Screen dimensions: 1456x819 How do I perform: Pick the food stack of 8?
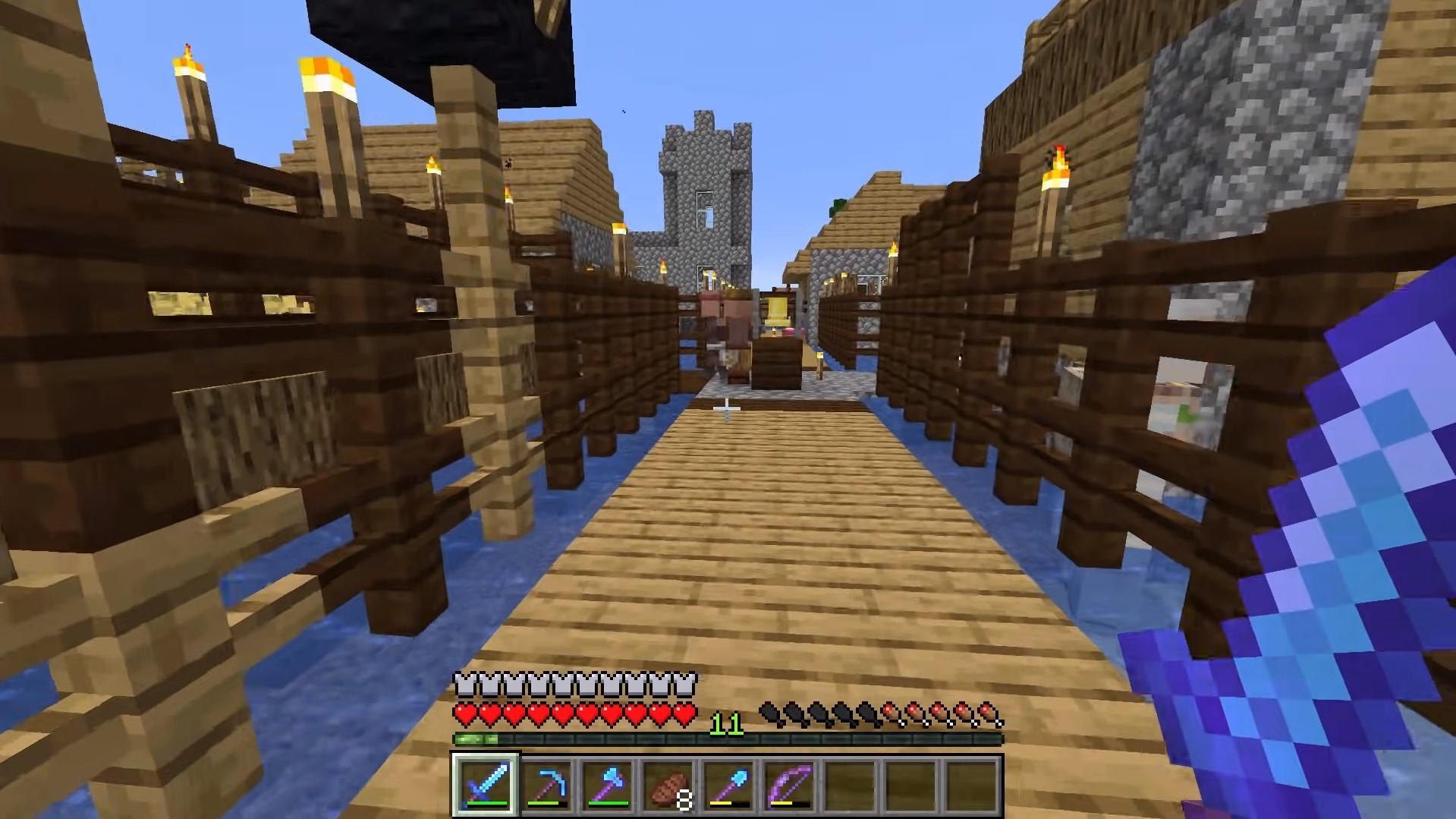(668, 785)
